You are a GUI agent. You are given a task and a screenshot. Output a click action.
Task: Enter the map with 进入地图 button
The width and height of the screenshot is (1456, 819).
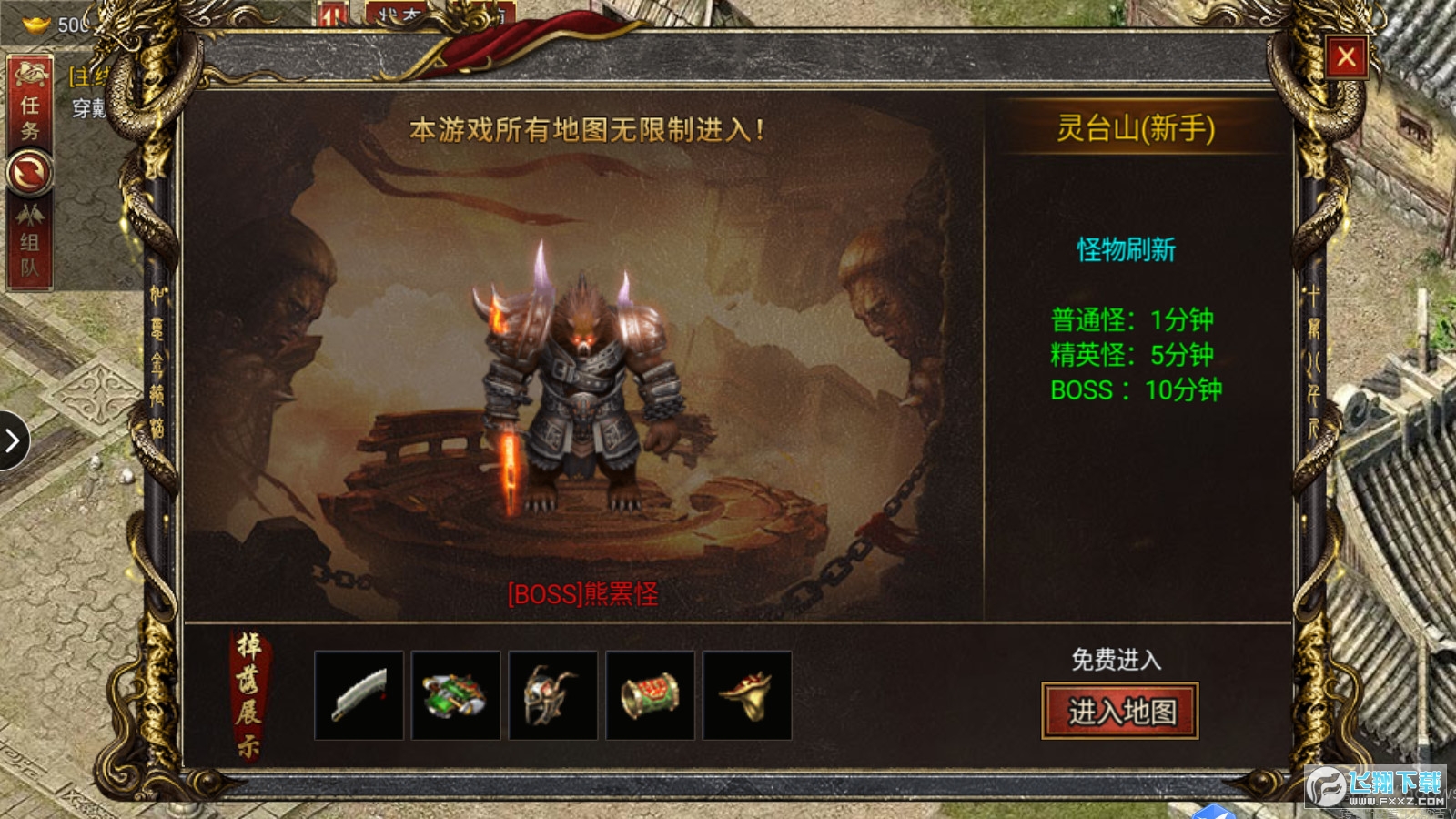pos(1120,711)
